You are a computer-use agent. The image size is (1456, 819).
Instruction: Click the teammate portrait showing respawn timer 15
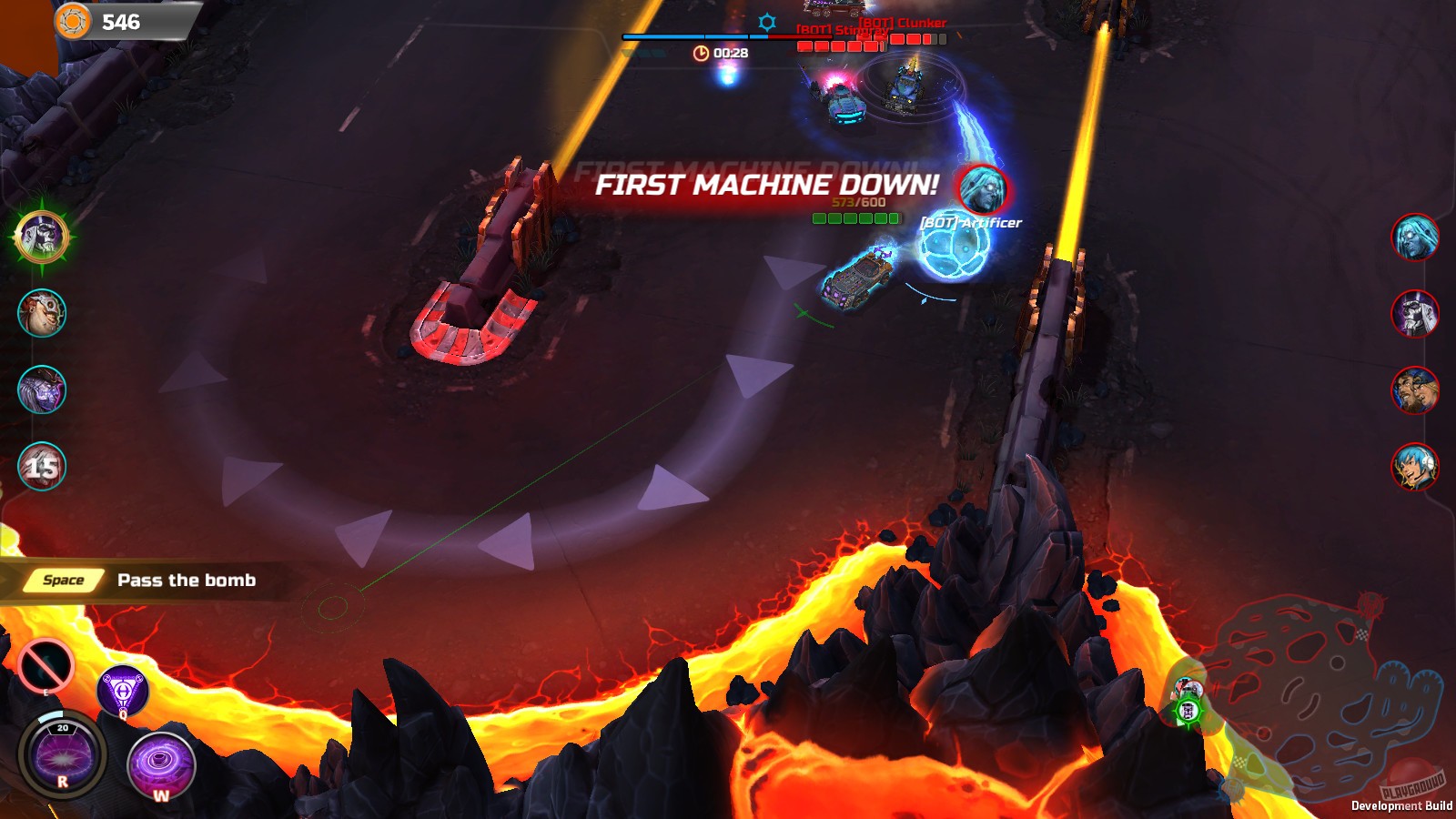[x=40, y=467]
